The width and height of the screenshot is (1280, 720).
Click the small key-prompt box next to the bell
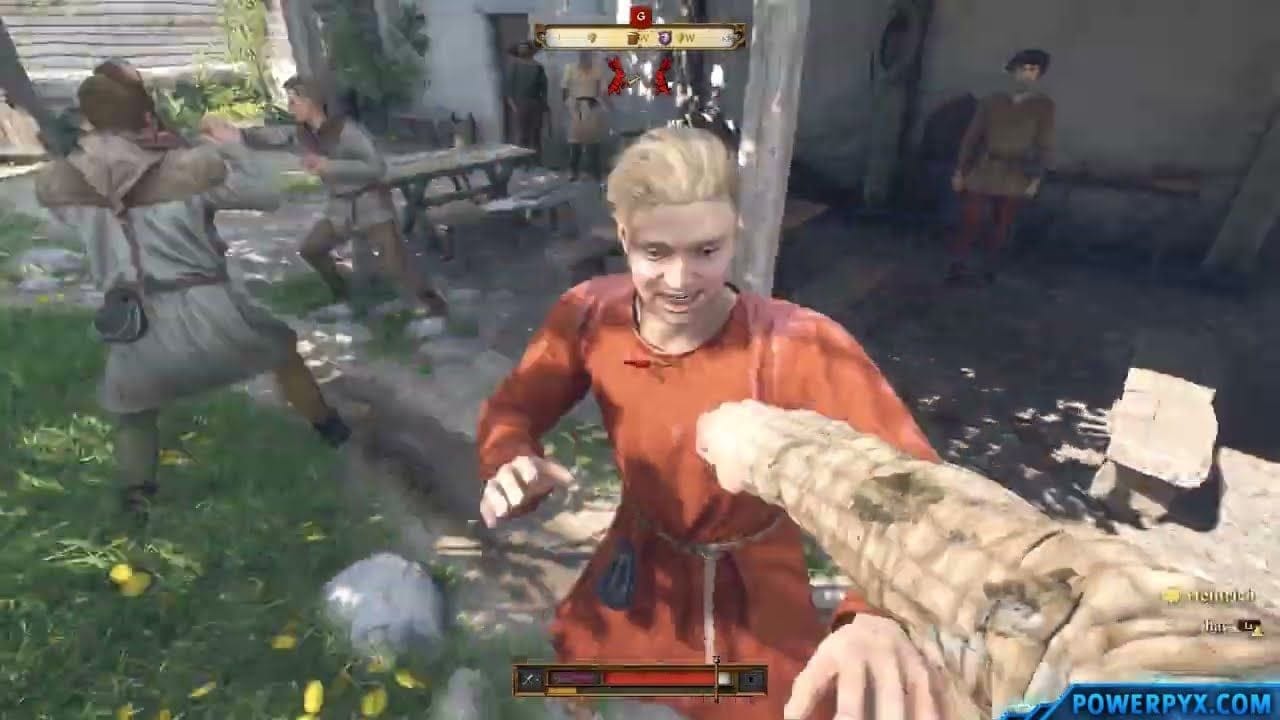pos(1252,628)
